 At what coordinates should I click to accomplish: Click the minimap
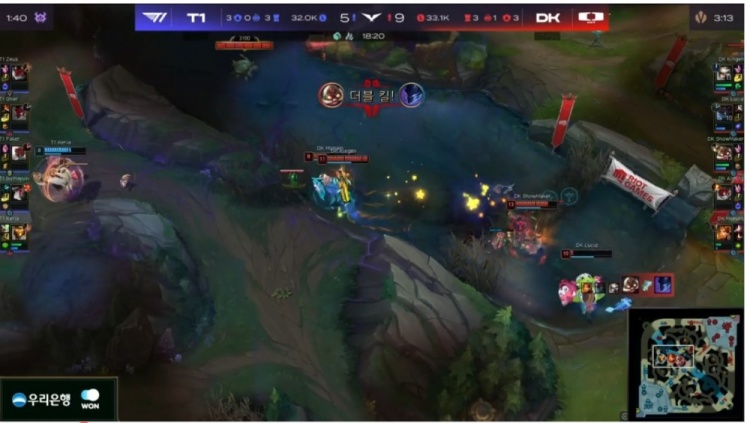685,363
